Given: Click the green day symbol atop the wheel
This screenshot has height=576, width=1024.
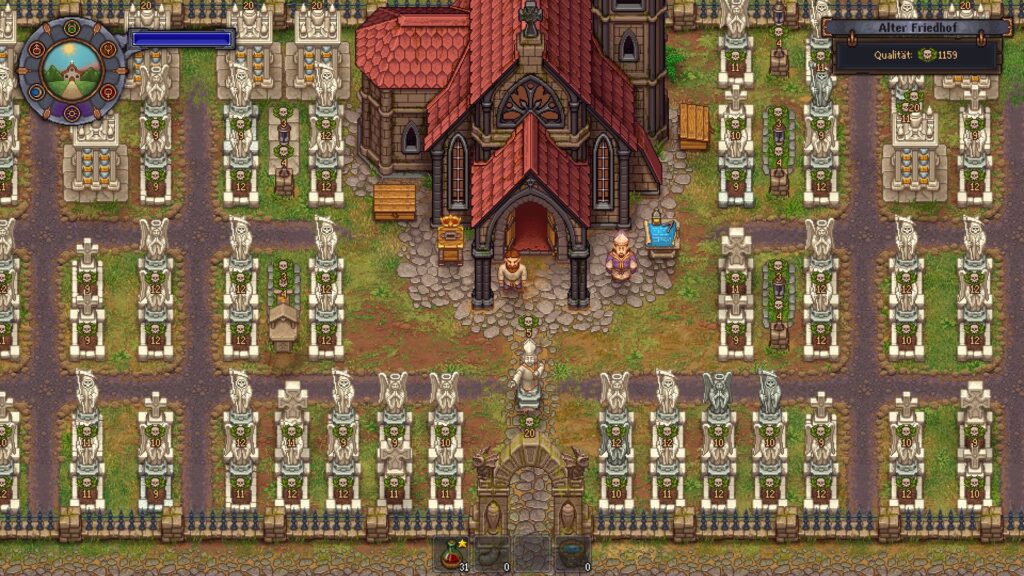Looking at the screenshot, I should [x=72, y=25].
